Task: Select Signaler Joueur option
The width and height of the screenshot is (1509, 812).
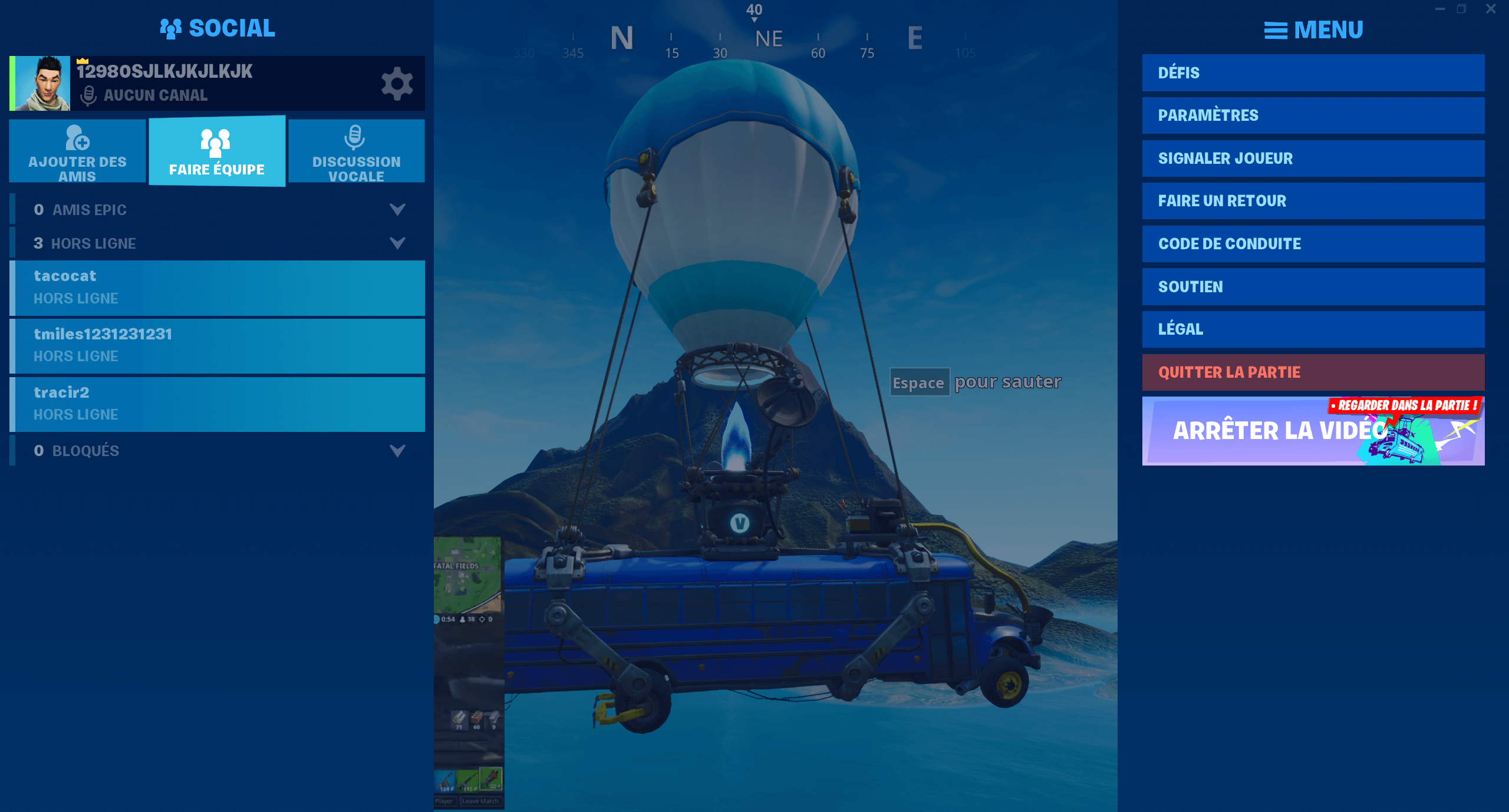Action: click(1313, 159)
